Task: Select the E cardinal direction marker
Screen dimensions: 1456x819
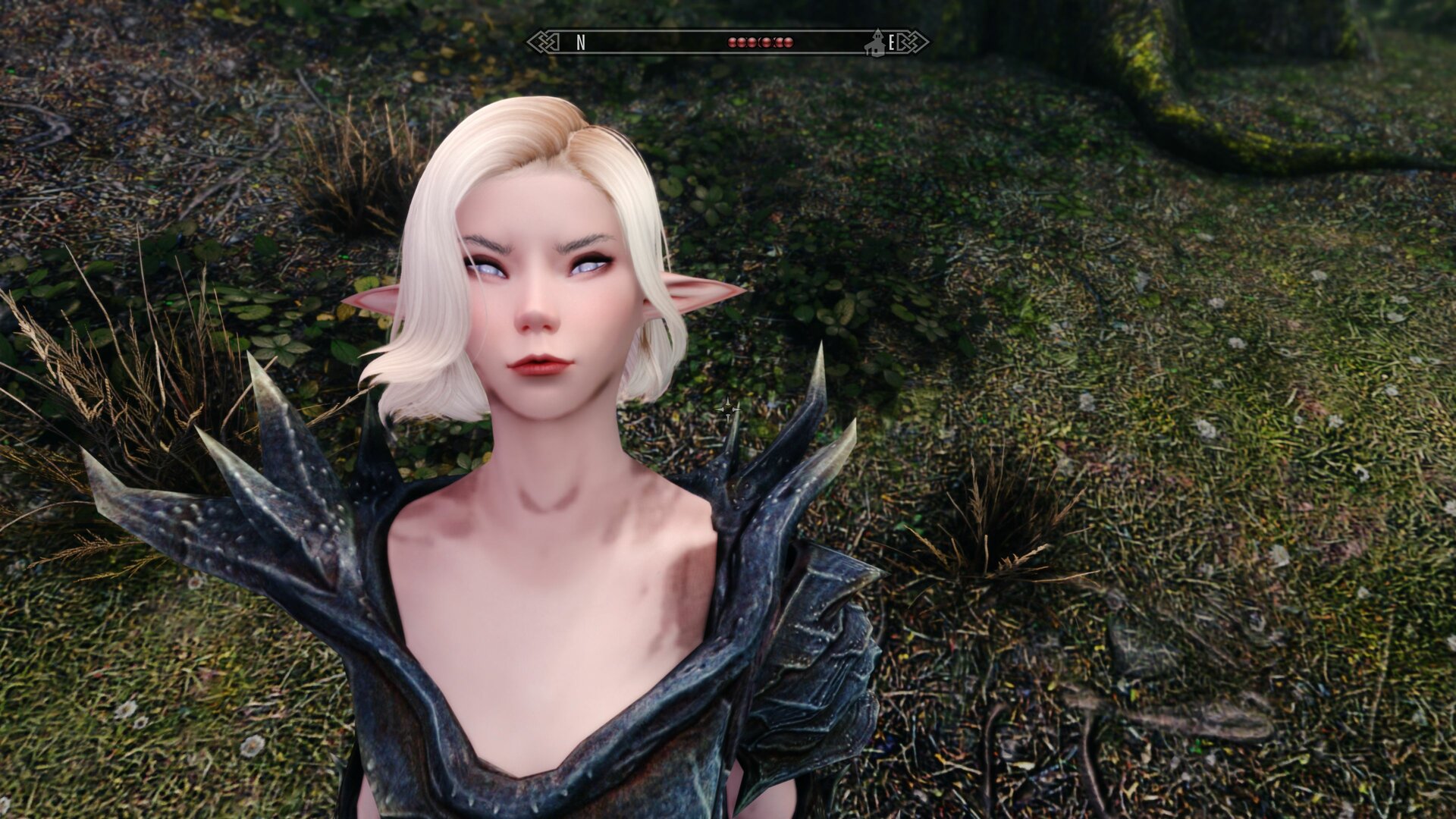Action: coord(892,42)
